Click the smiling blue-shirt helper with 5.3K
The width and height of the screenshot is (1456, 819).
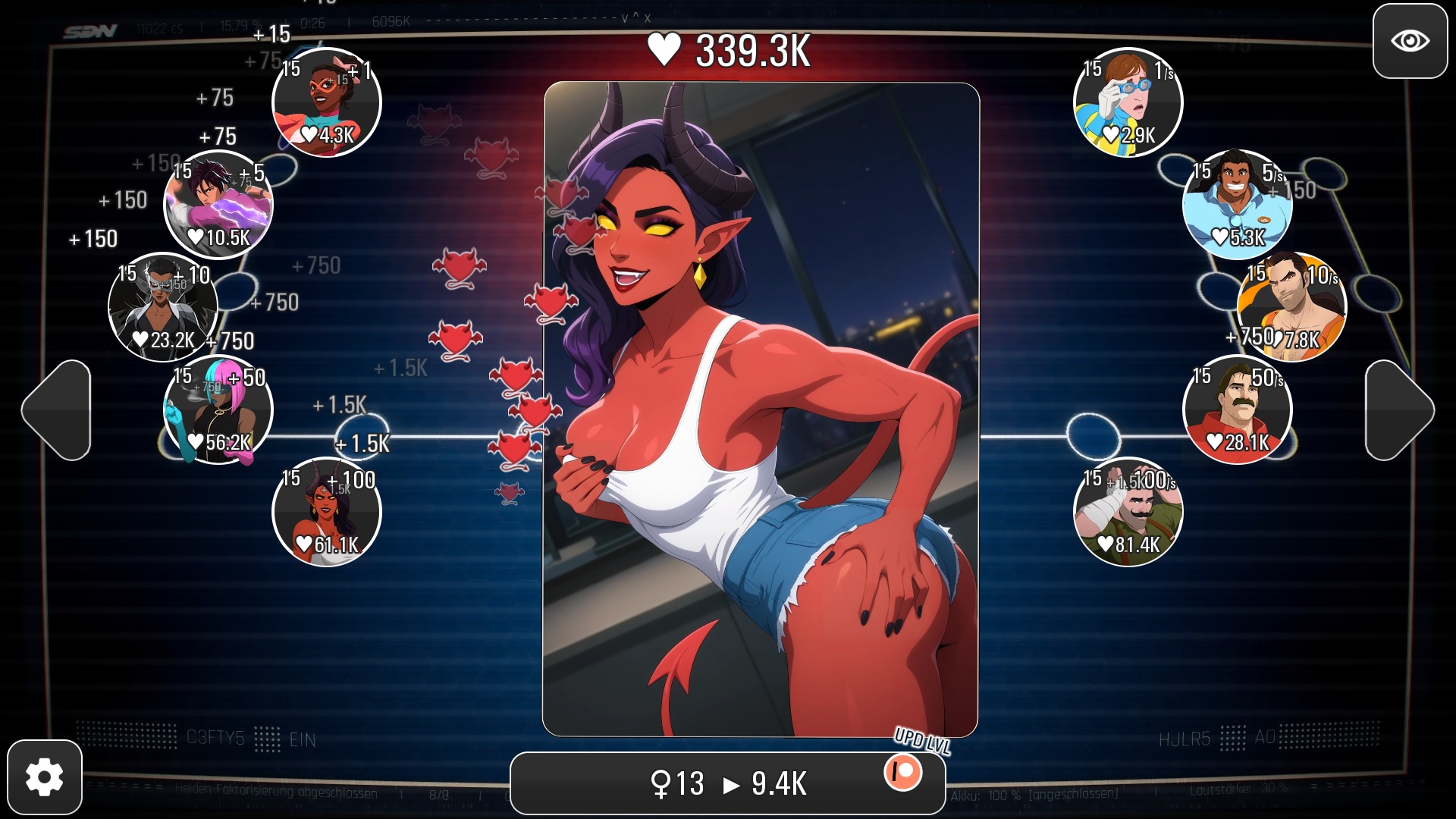point(1238,205)
